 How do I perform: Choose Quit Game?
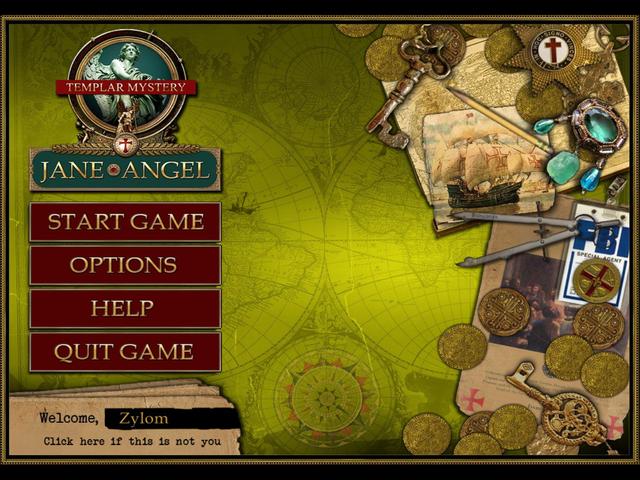click(125, 352)
